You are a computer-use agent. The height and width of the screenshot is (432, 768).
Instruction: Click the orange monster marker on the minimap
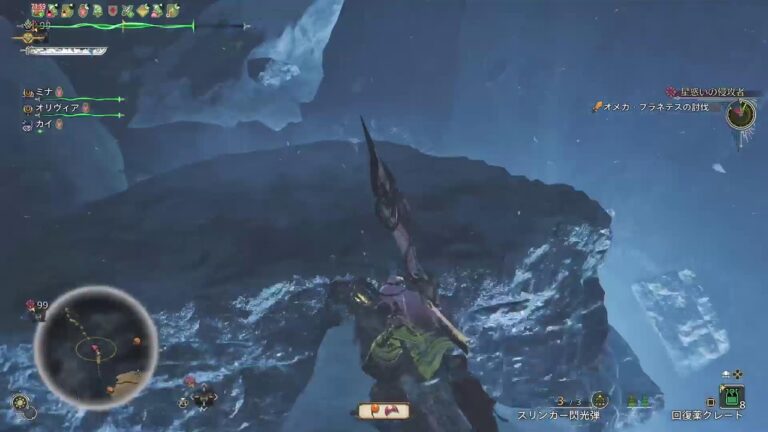(135, 340)
